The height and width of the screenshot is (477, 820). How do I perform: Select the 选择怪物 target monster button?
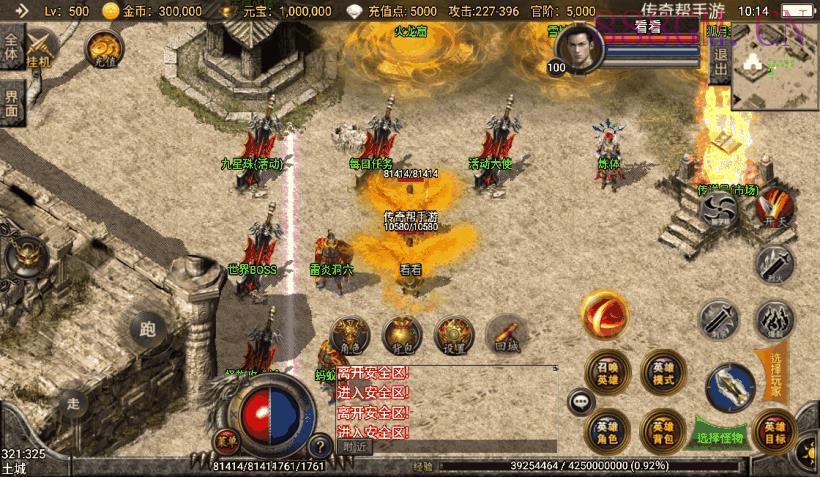tap(721, 437)
